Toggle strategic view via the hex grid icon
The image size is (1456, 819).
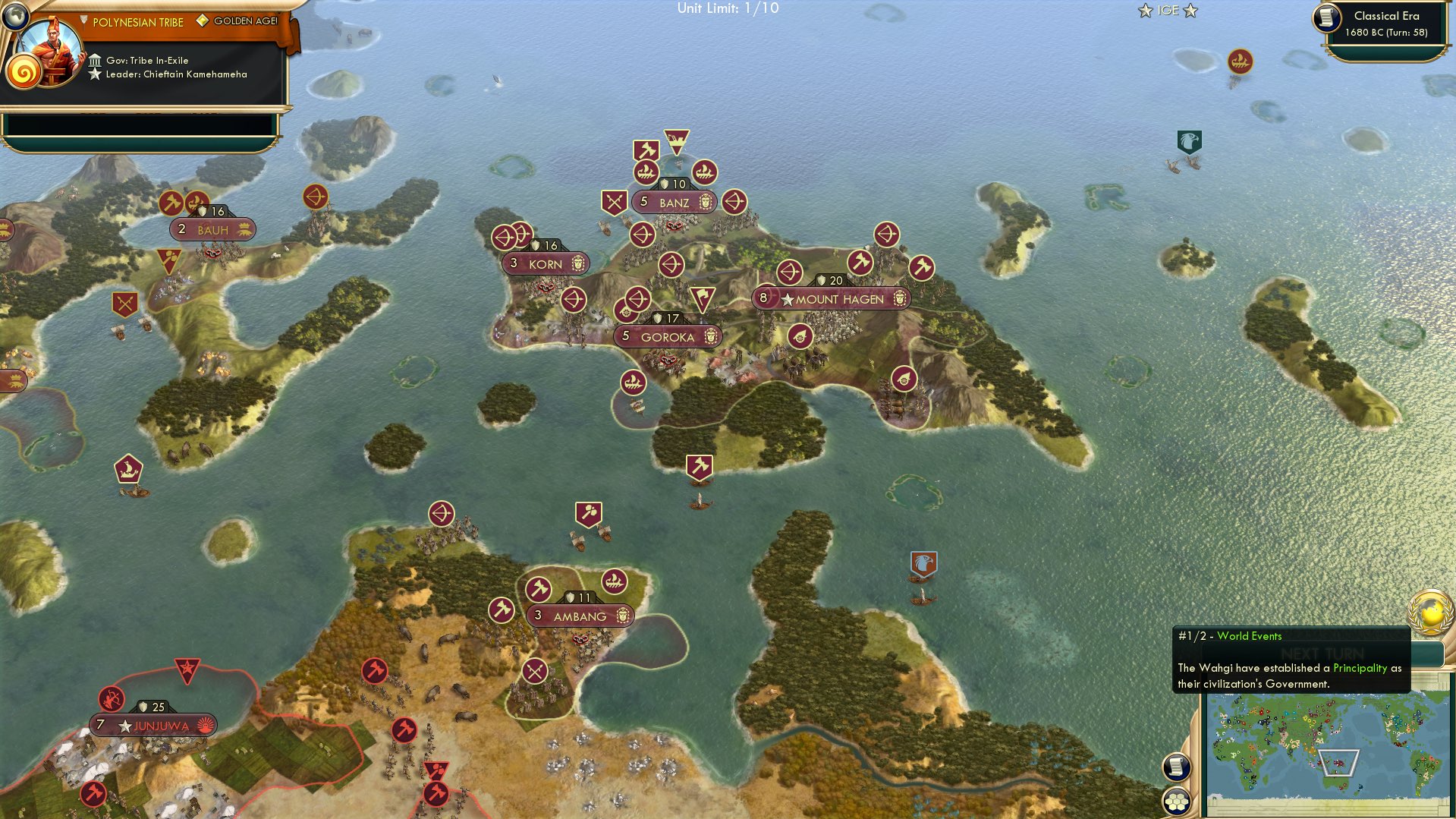click(x=1178, y=802)
